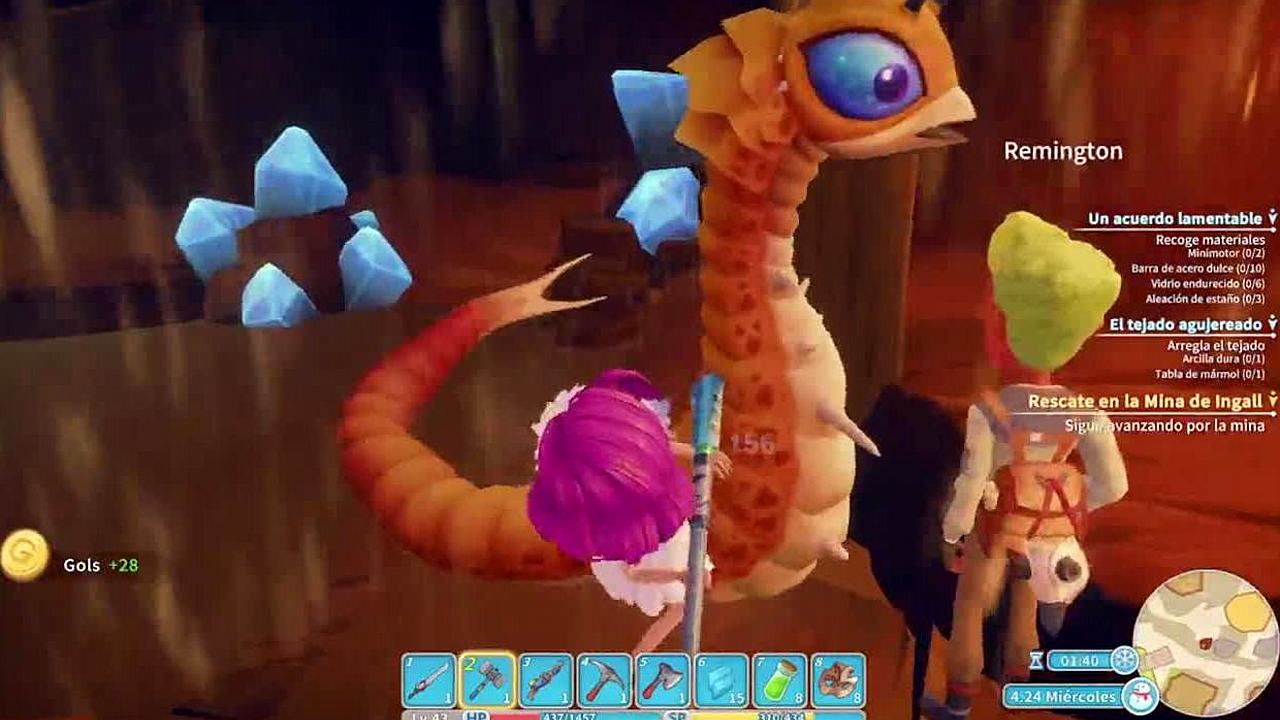Viewport: 1280px width, 720px height.
Task: Open the circular minimap
Action: [x=1207, y=641]
